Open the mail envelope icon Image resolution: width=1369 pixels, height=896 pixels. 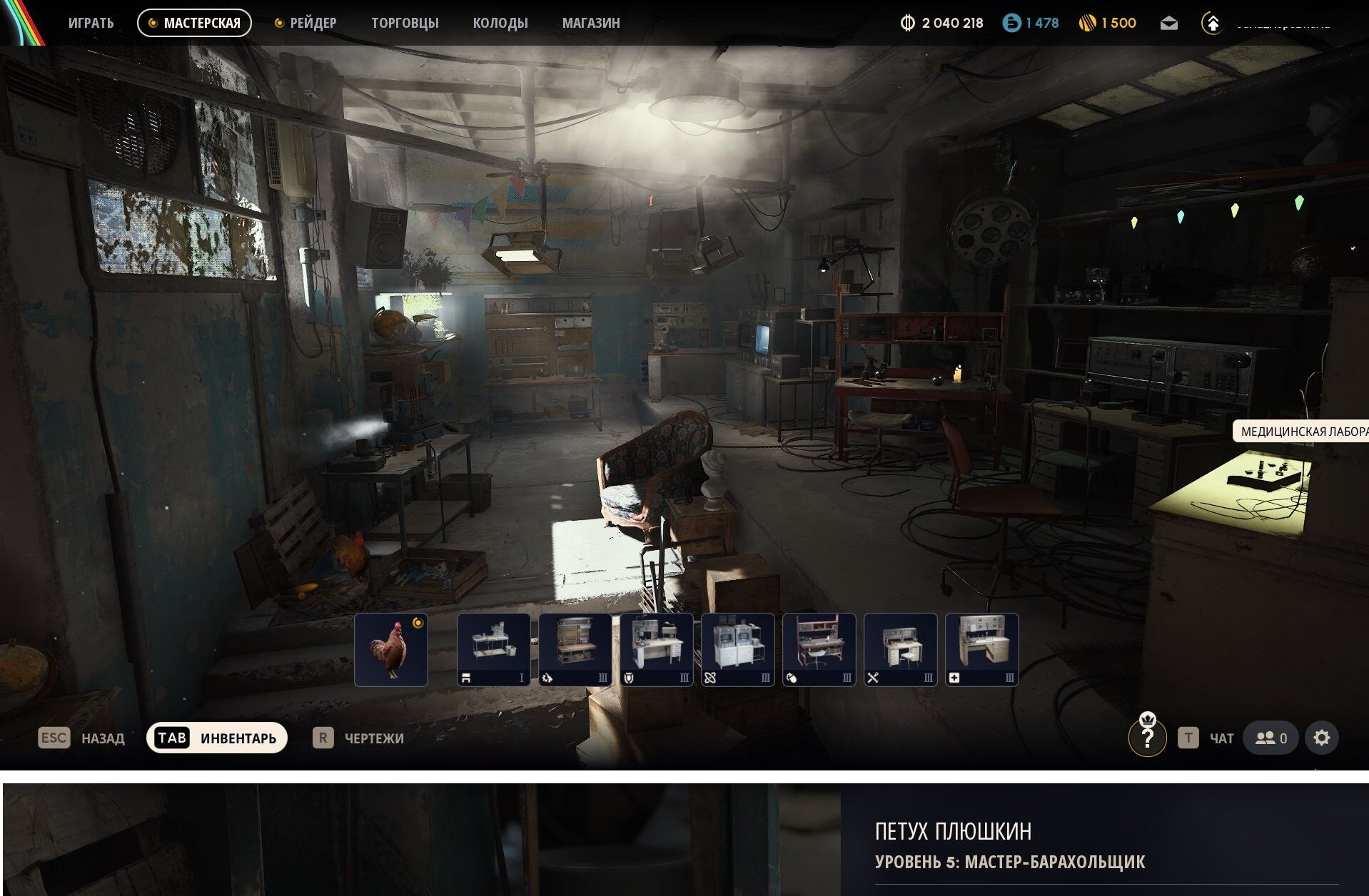tap(1168, 24)
